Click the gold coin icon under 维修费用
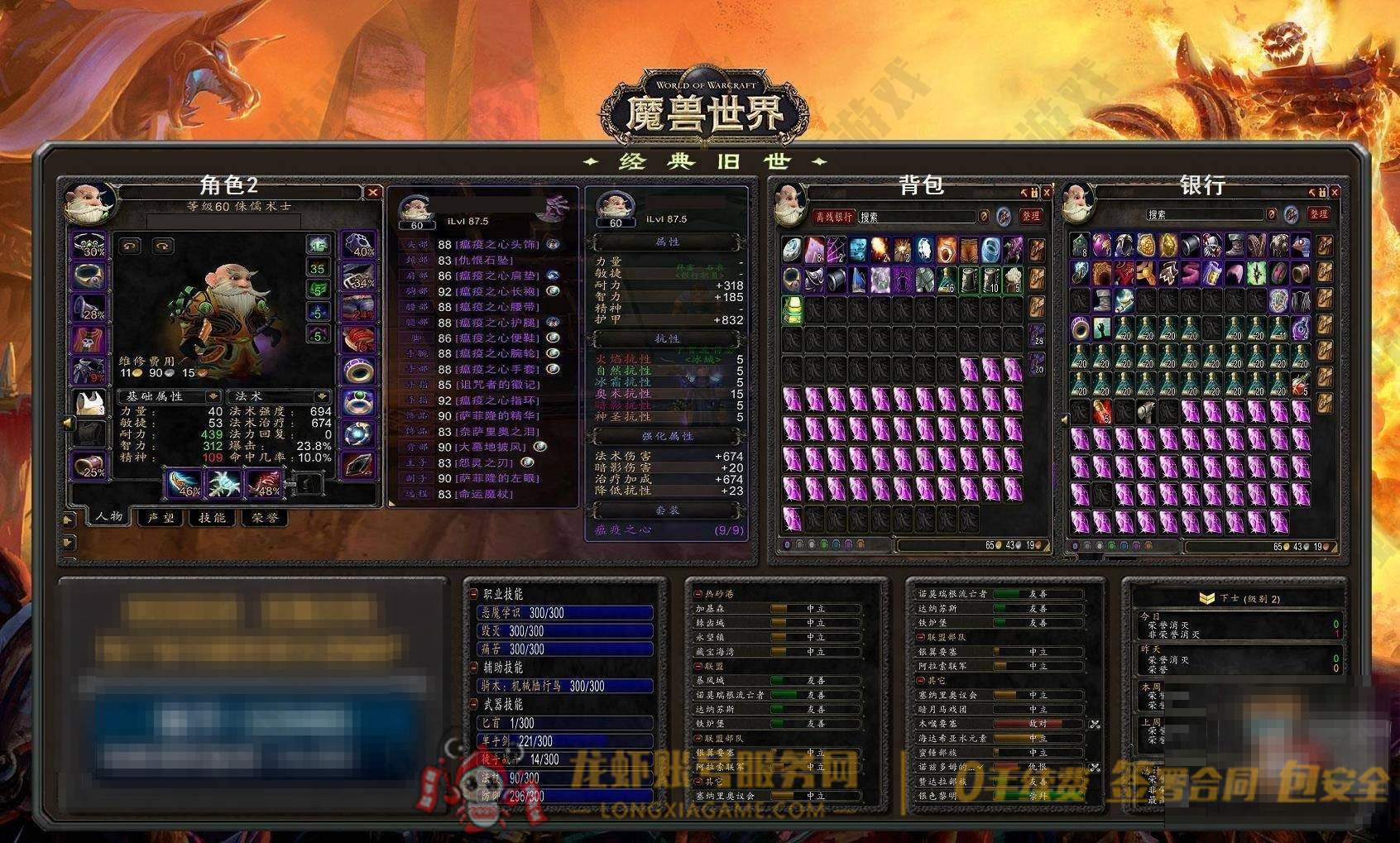The image size is (1400, 843). (x=138, y=372)
